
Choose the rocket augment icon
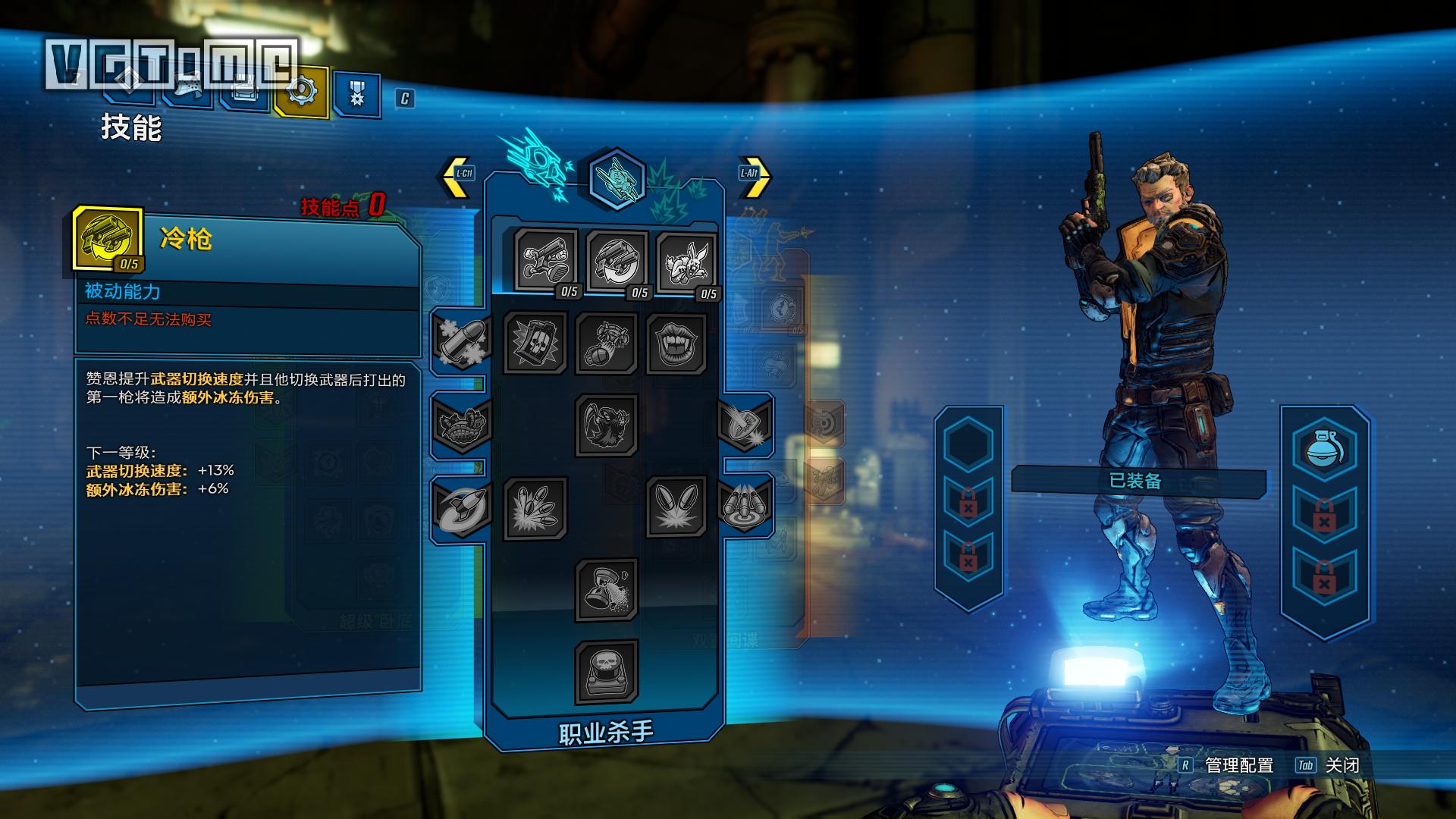pos(463,507)
